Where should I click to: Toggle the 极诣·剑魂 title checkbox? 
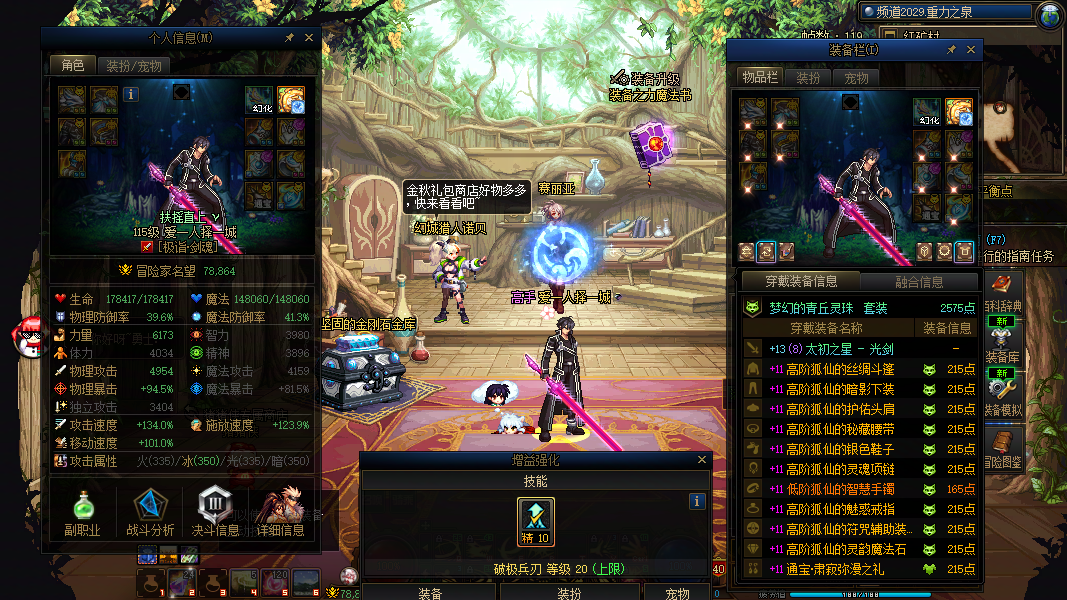[x=147, y=246]
